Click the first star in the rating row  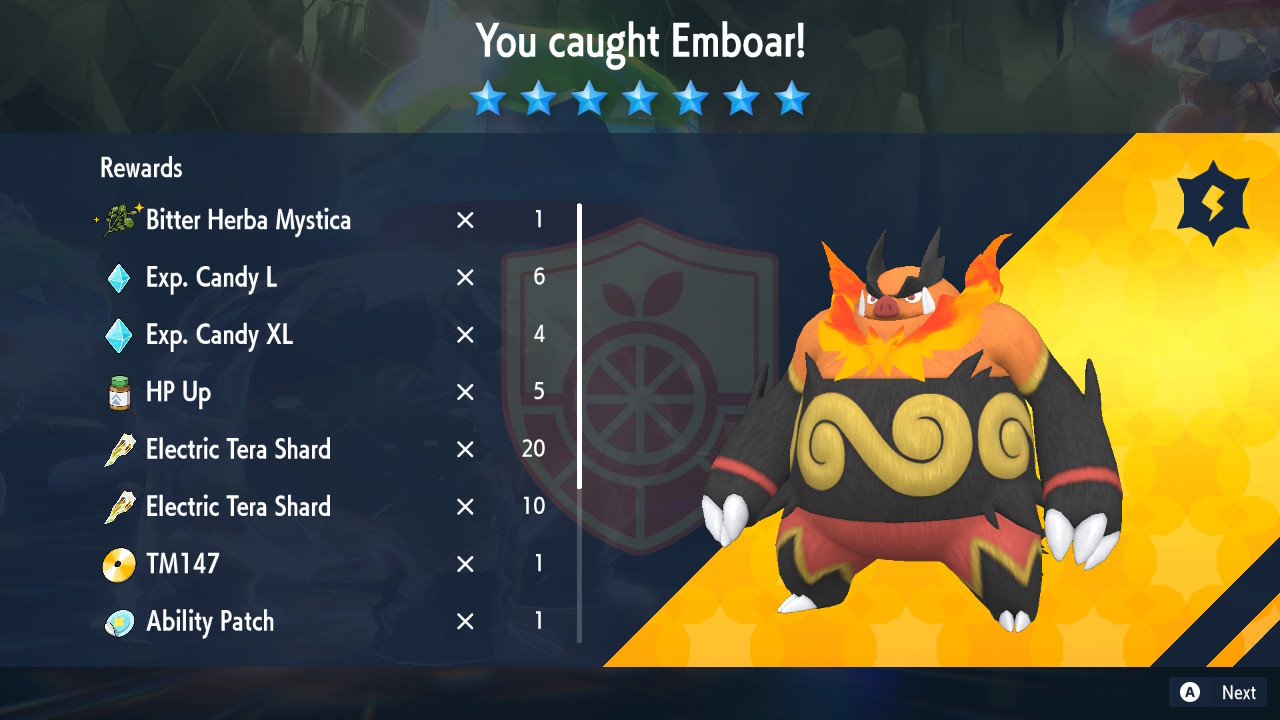pyautogui.click(x=488, y=98)
